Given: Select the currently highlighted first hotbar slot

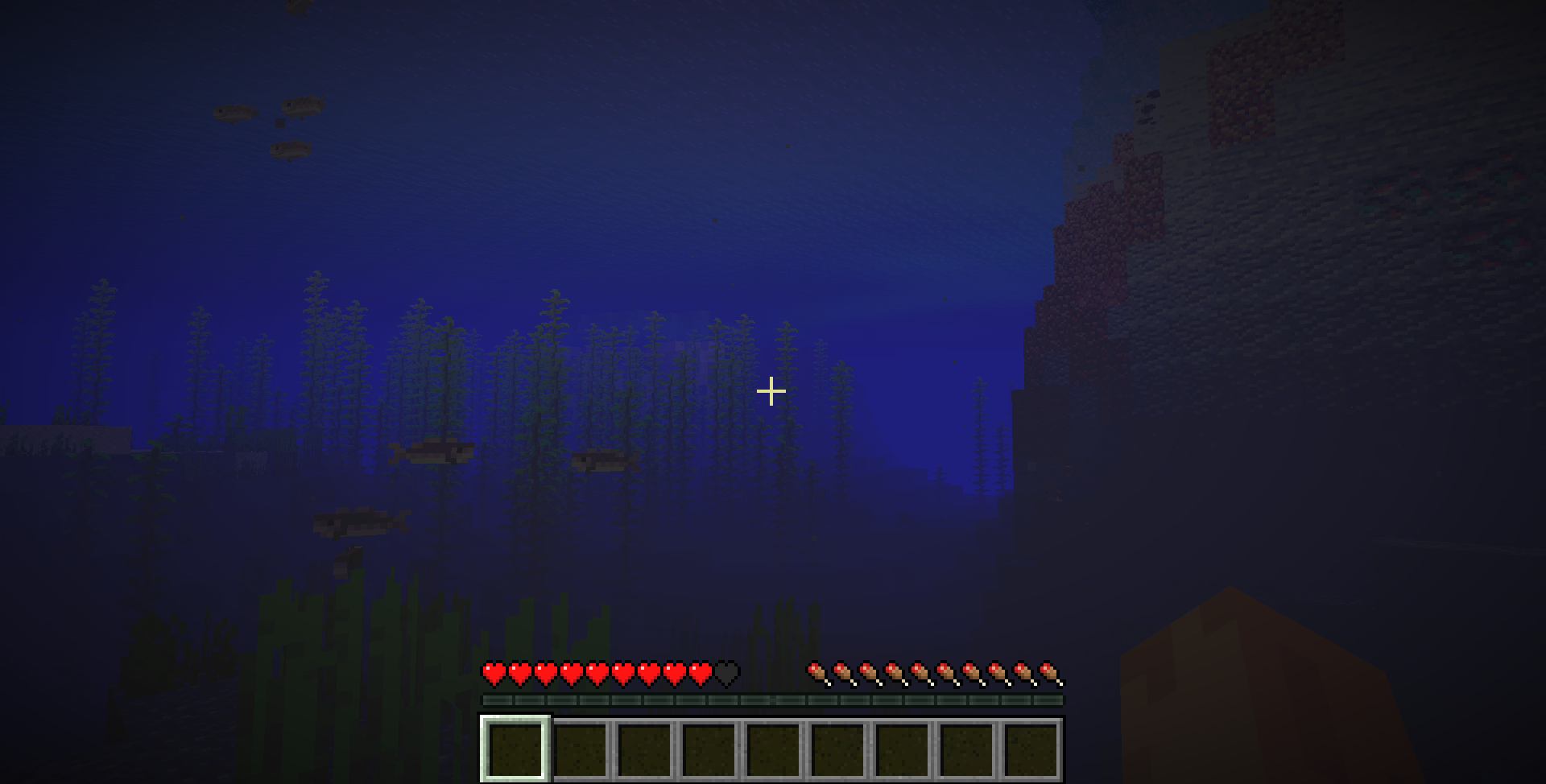Looking at the screenshot, I should [x=514, y=749].
